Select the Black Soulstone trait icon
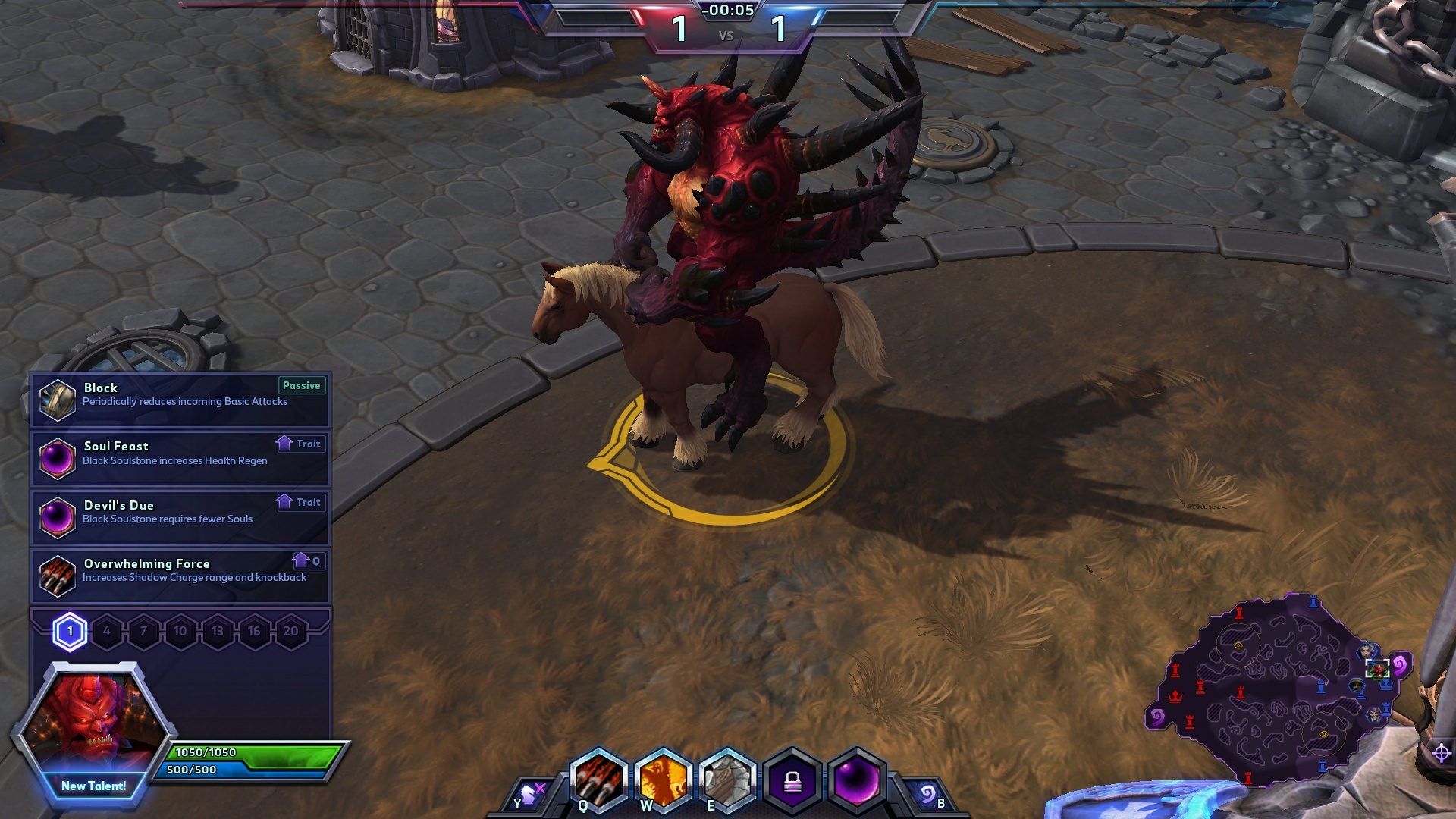The width and height of the screenshot is (1456, 819). [857, 781]
